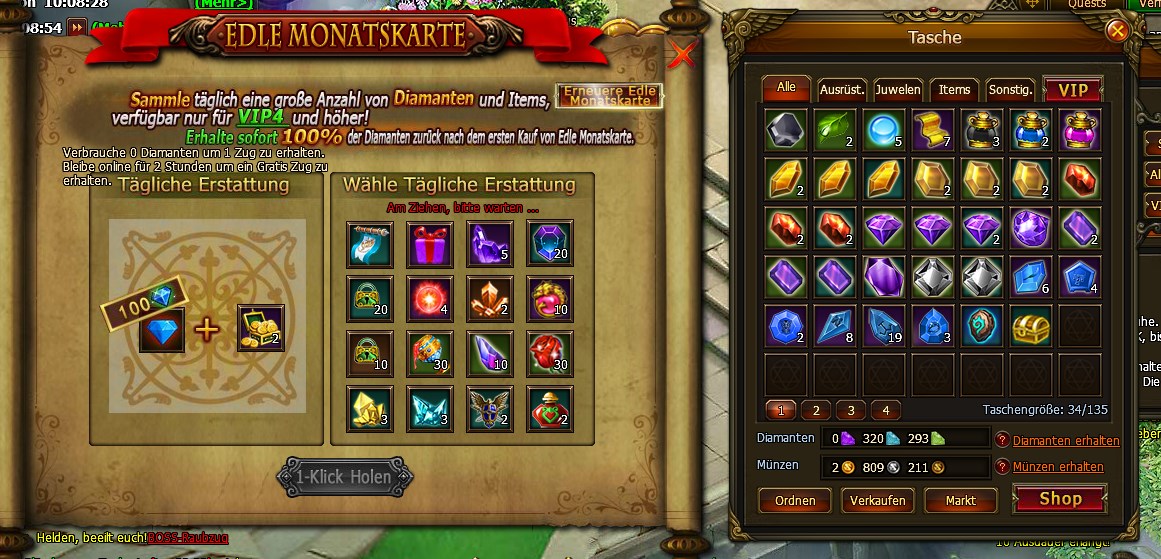Choose the red gift box reward
The height and width of the screenshot is (559, 1161).
pyautogui.click(x=429, y=244)
